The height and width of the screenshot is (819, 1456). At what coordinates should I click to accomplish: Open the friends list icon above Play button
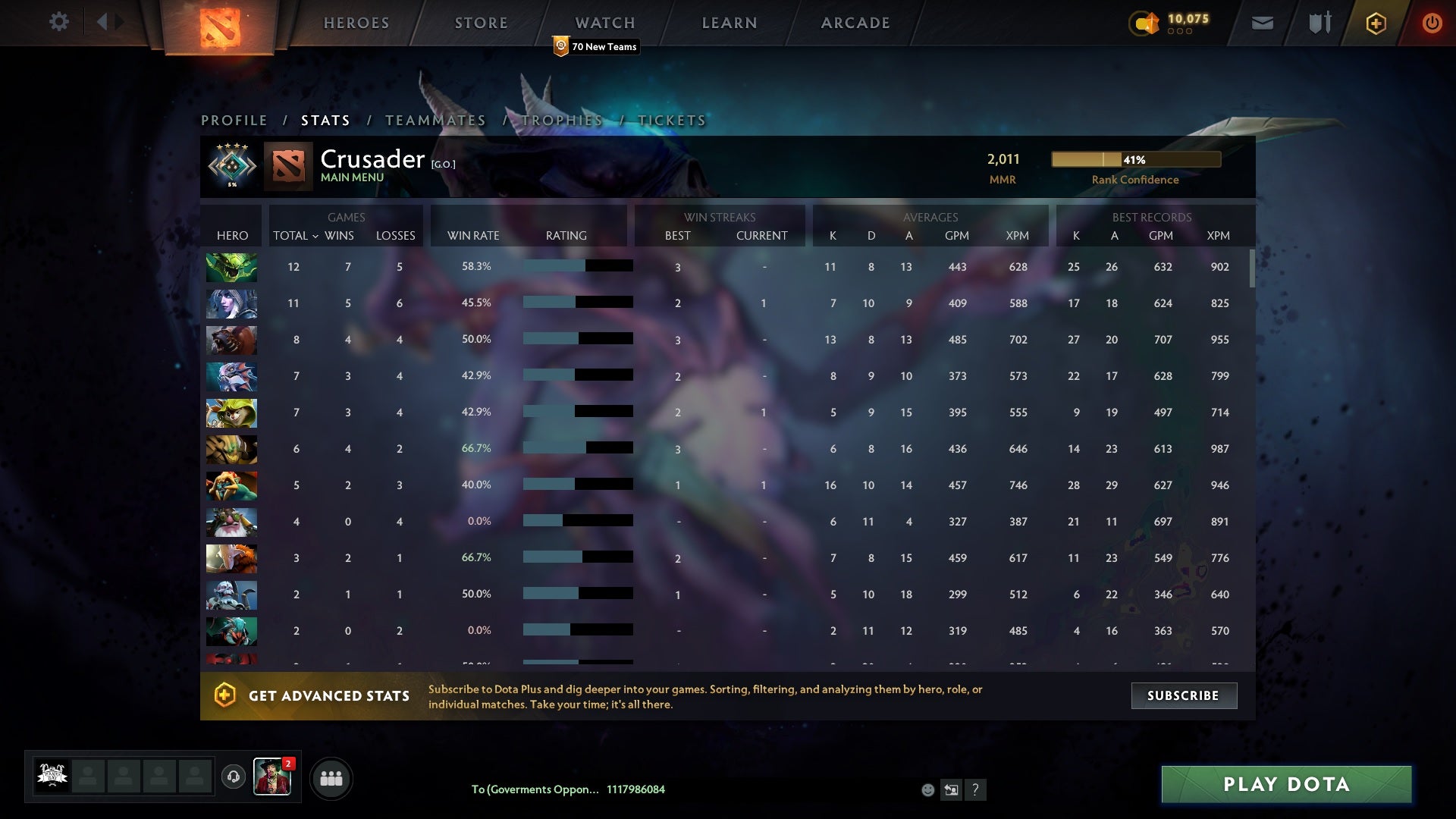coord(331,777)
